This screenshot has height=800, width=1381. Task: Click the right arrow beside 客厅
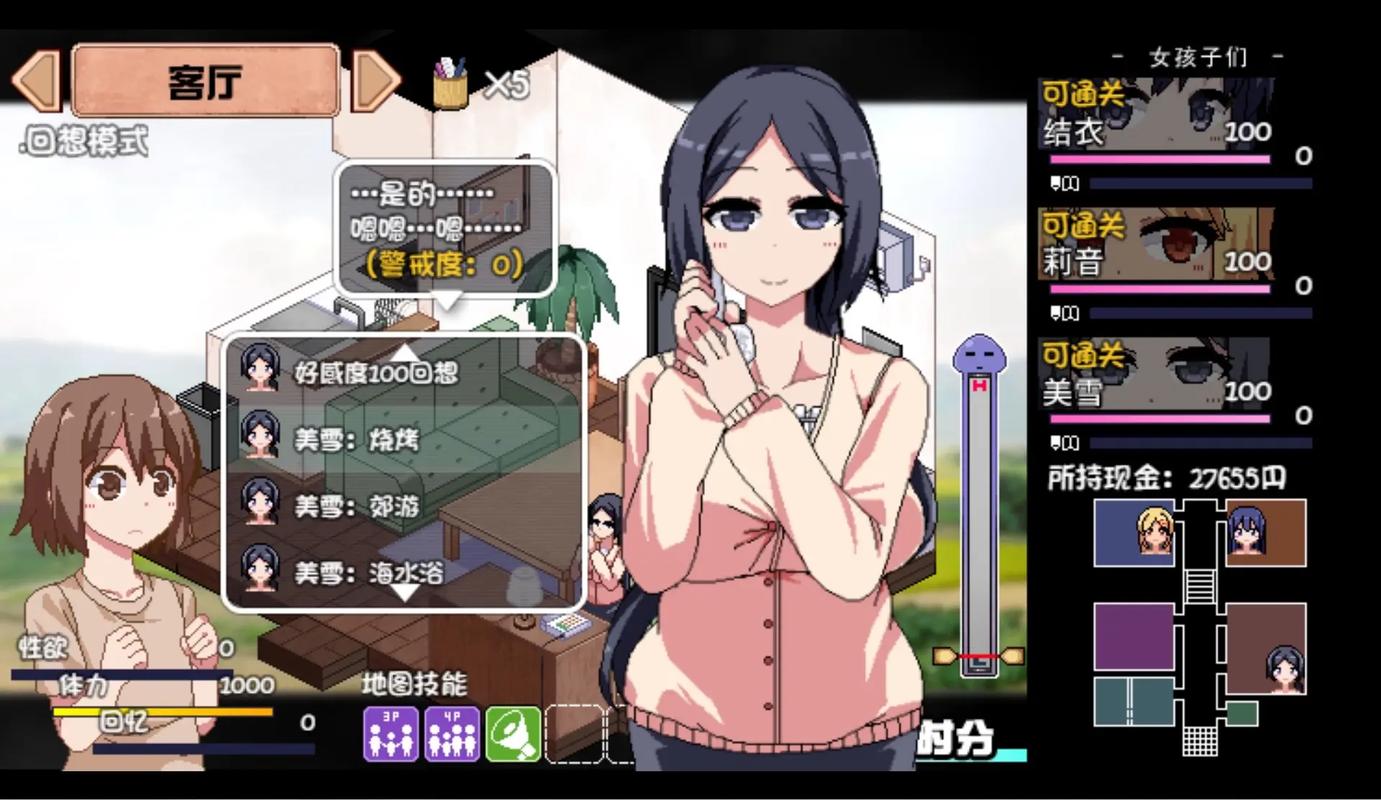tap(376, 79)
